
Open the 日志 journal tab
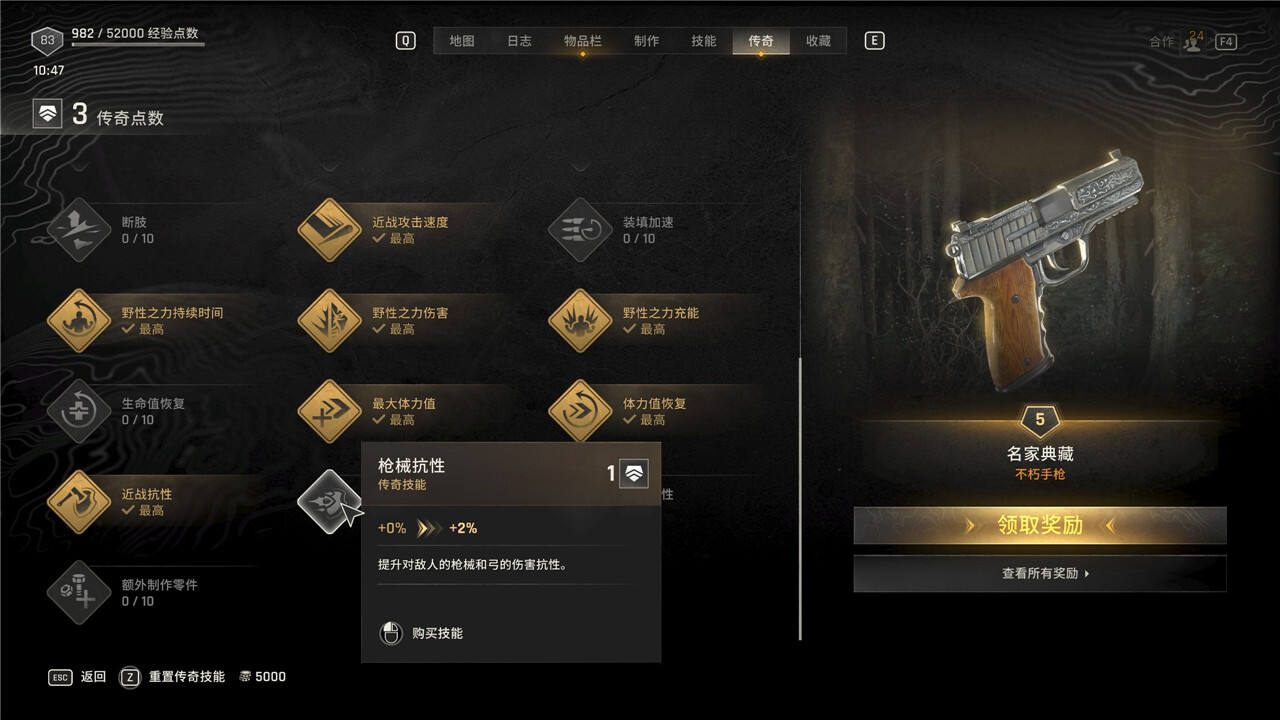click(x=519, y=41)
